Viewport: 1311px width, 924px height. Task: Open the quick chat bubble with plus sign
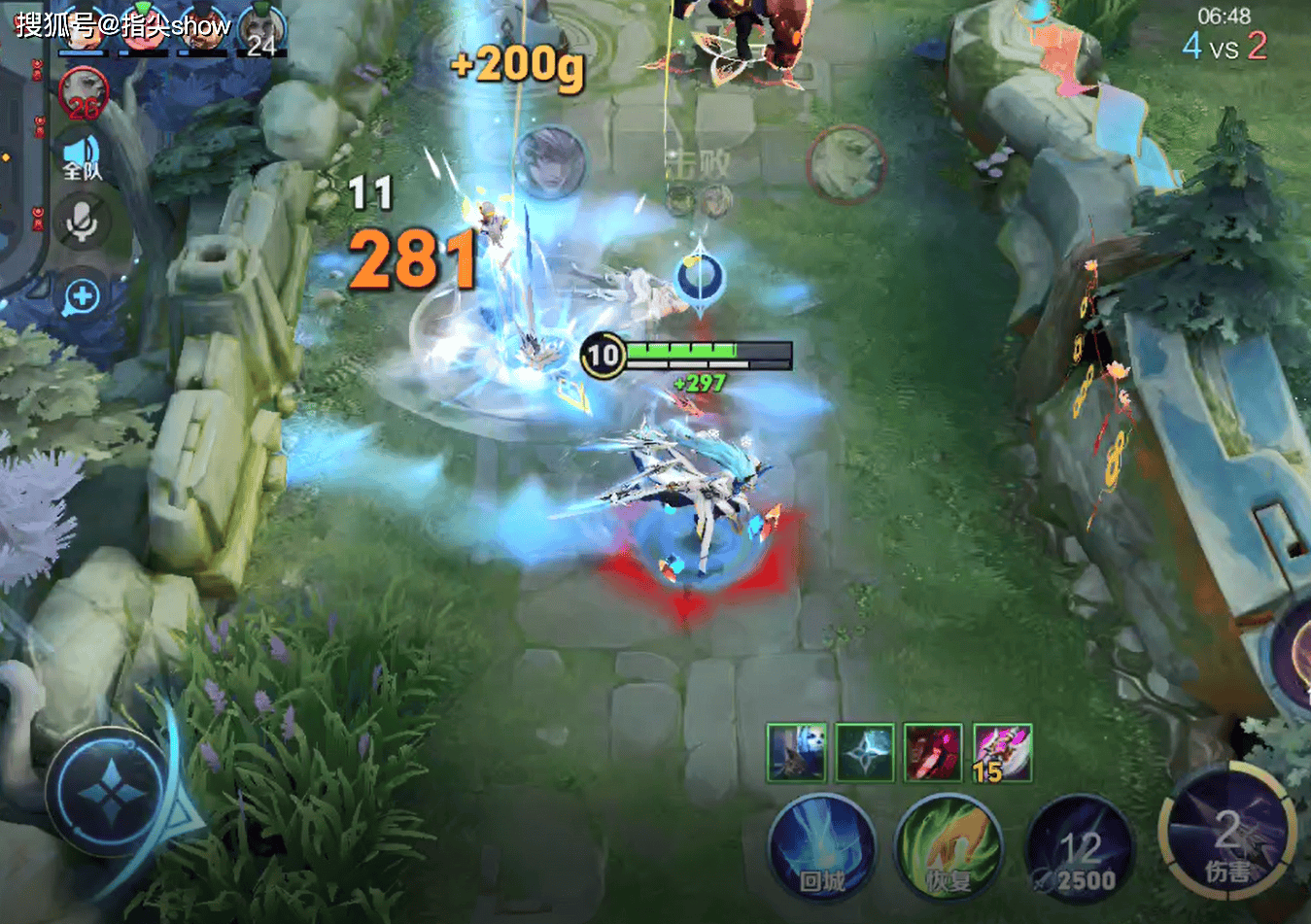click(x=83, y=296)
